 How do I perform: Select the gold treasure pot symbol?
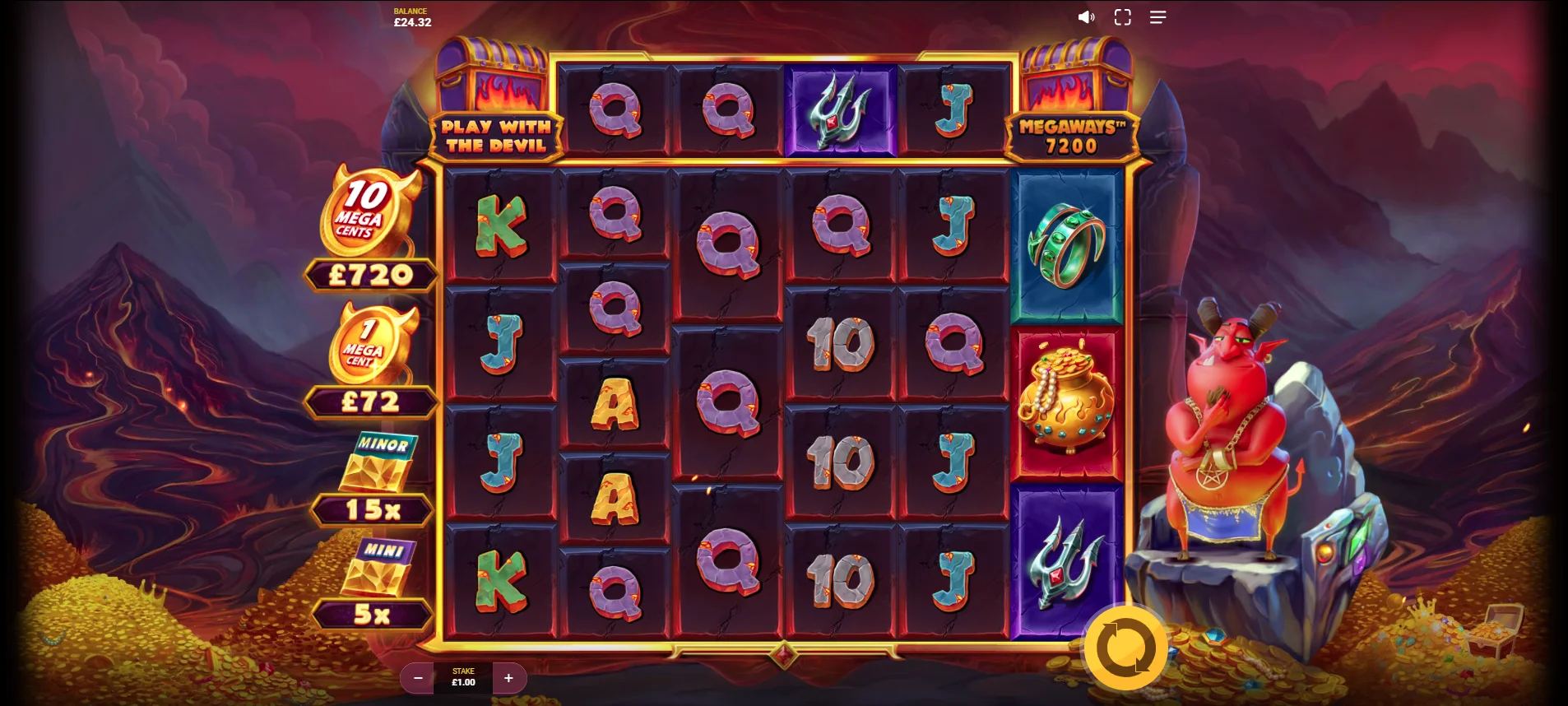[1065, 401]
